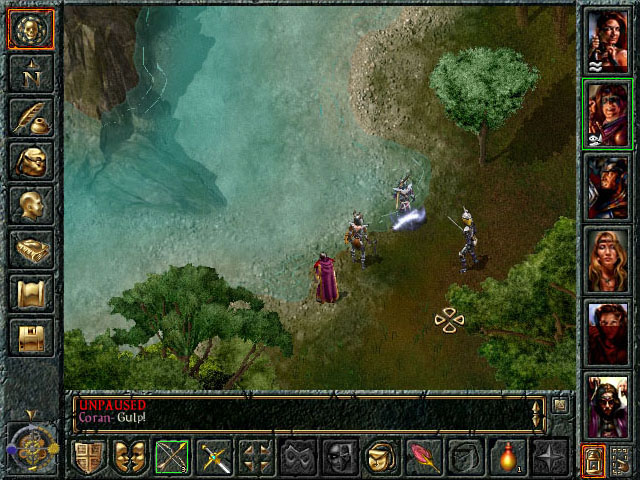Use the red potion quick item
The image size is (640, 480).
506,458
